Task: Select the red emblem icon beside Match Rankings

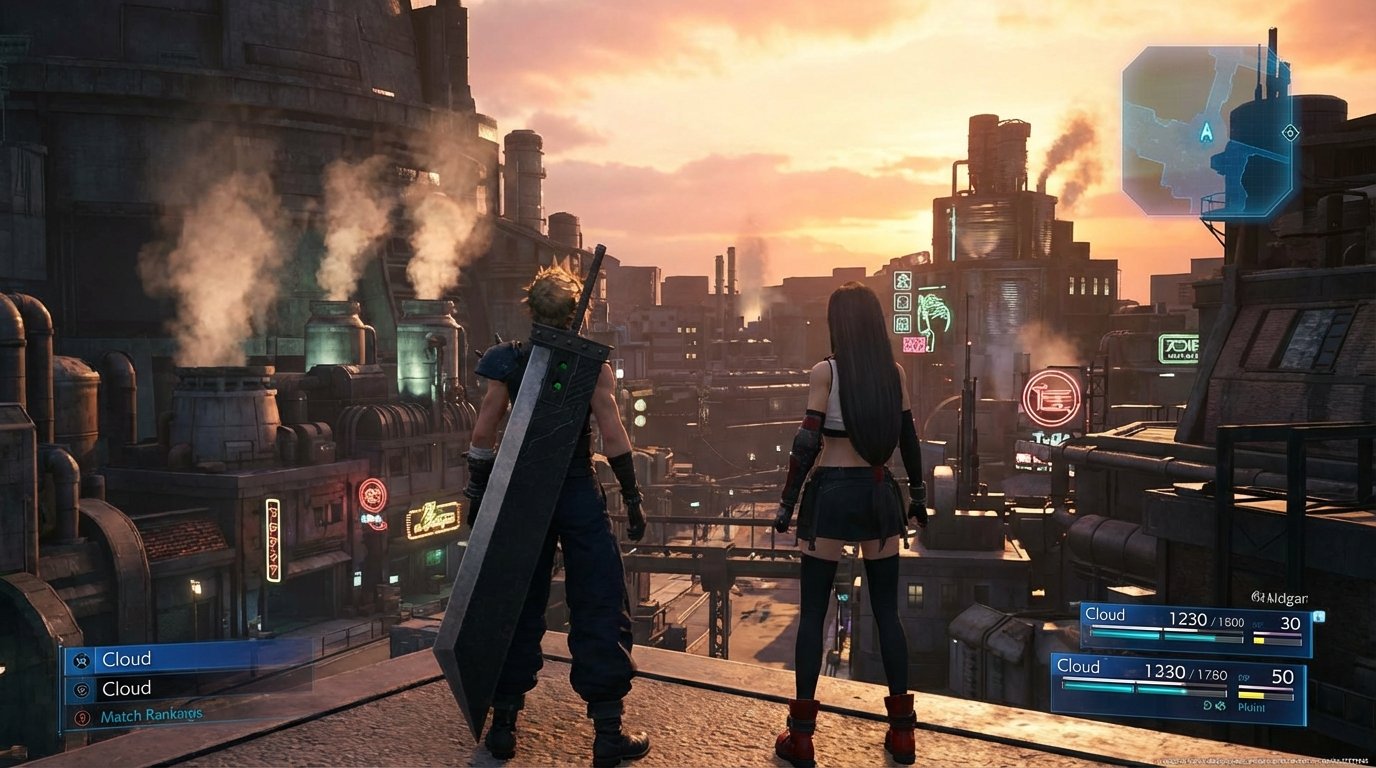Action: [x=82, y=715]
